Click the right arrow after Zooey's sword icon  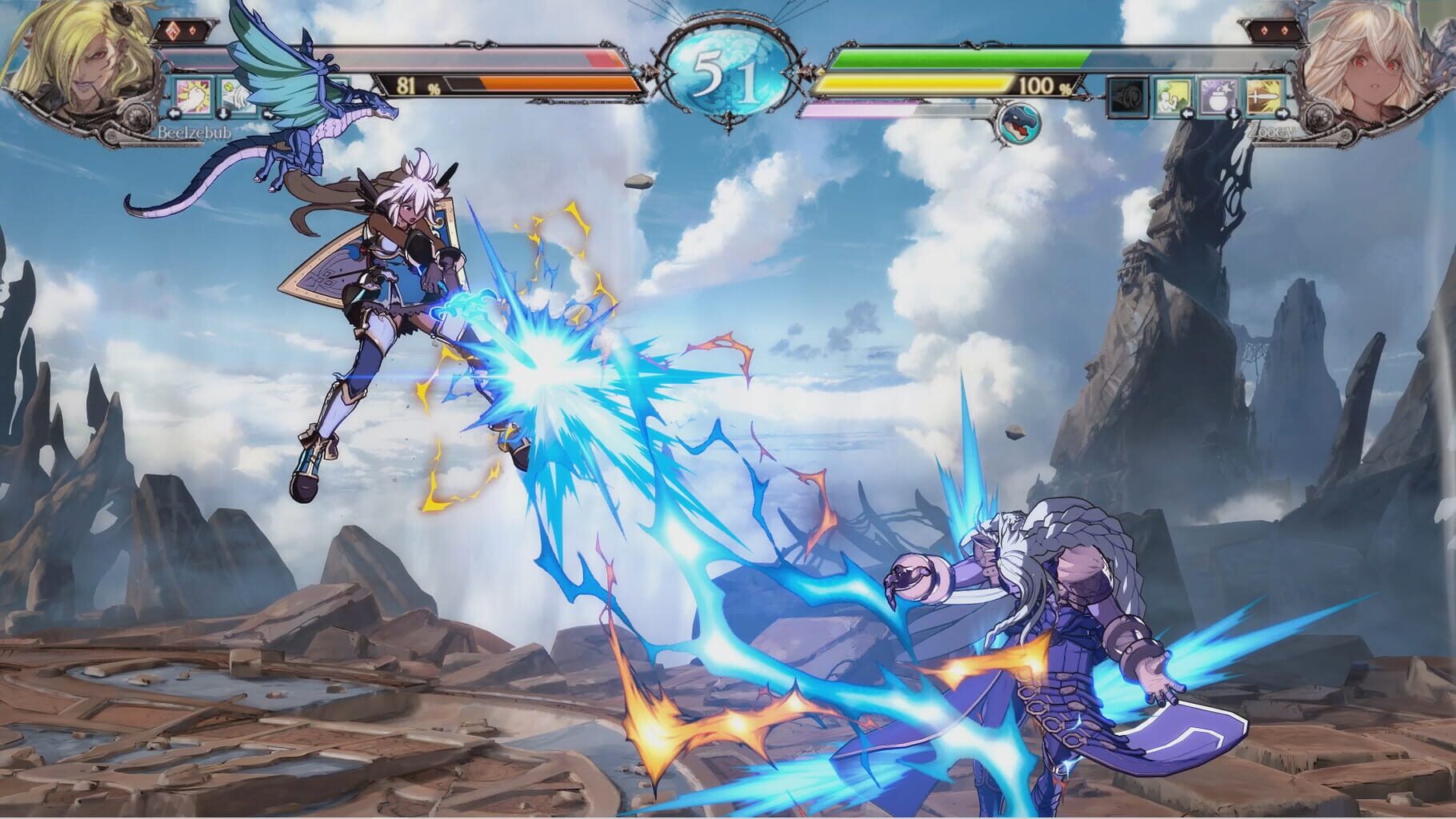tap(1282, 114)
